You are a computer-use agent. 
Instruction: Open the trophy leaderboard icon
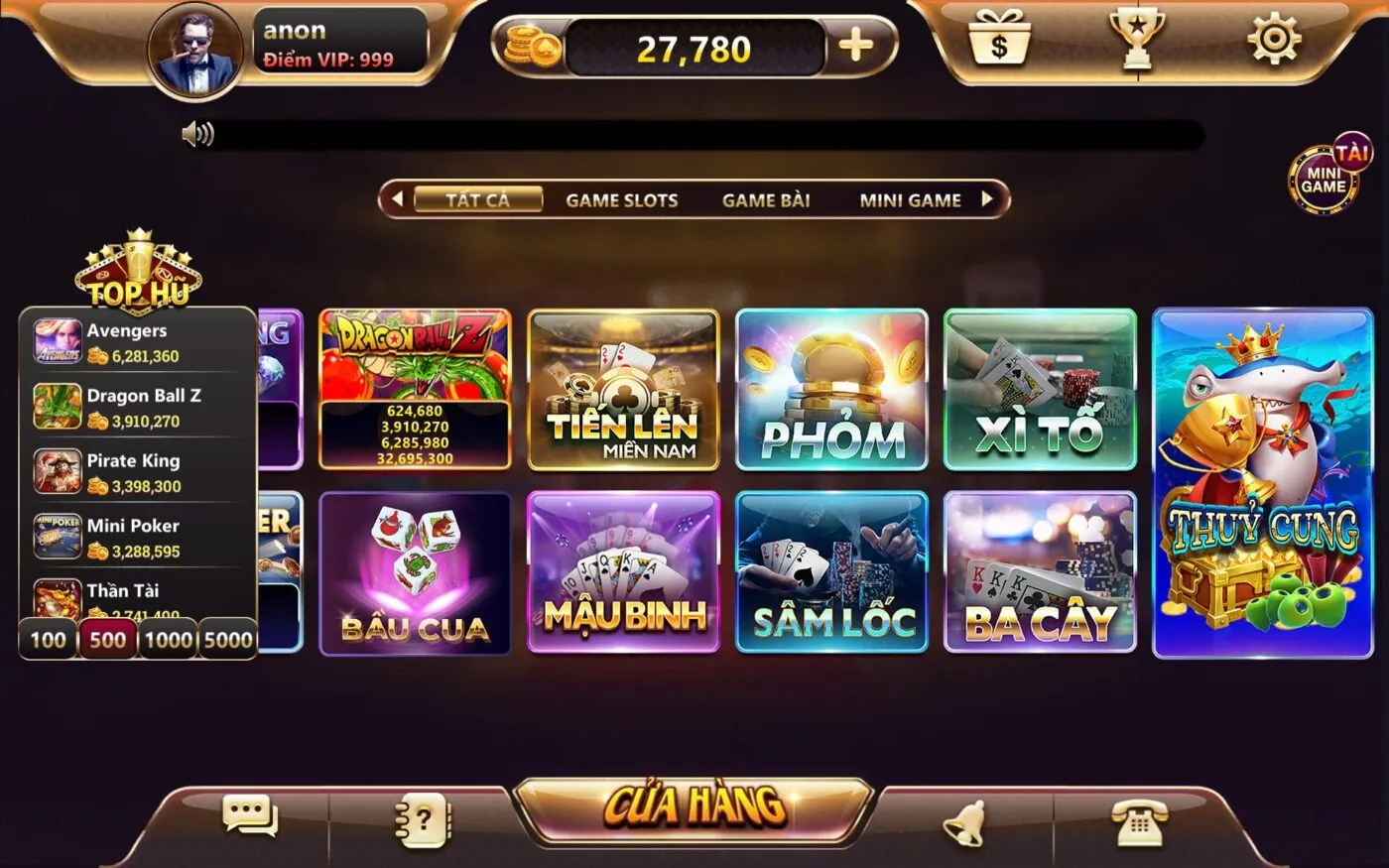(x=1139, y=42)
